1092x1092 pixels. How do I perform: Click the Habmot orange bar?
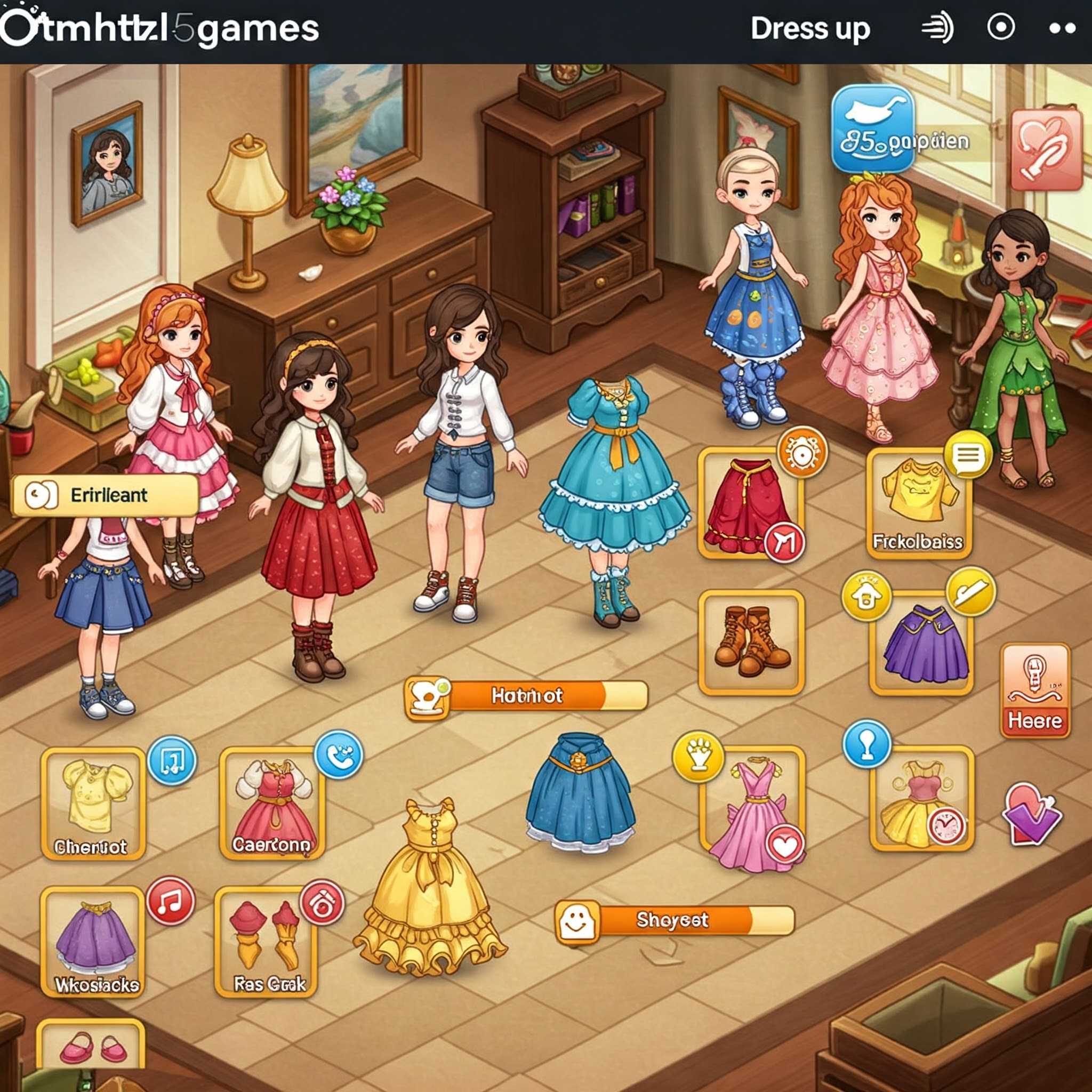pos(526,695)
